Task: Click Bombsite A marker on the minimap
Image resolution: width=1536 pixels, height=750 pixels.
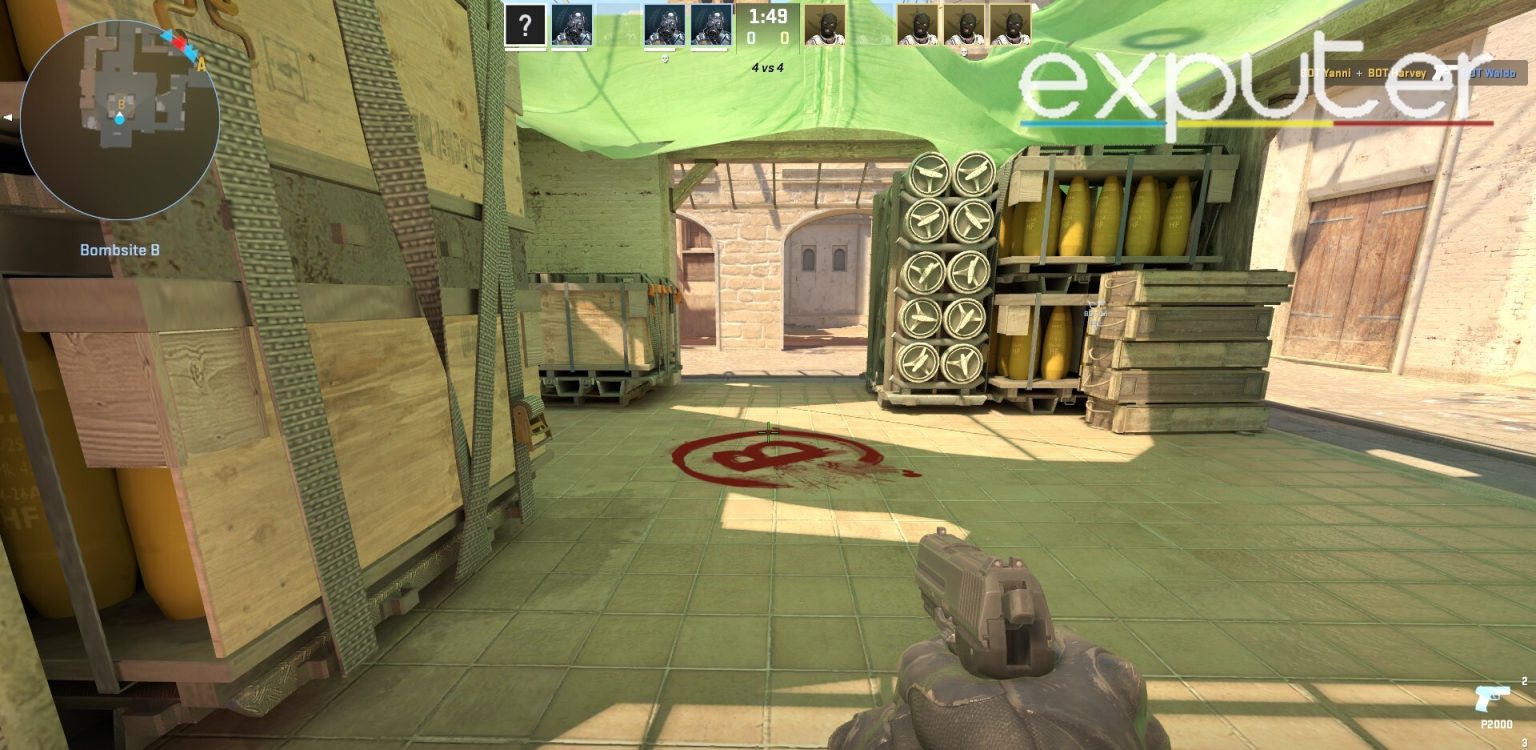Action: [x=199, y=62]
